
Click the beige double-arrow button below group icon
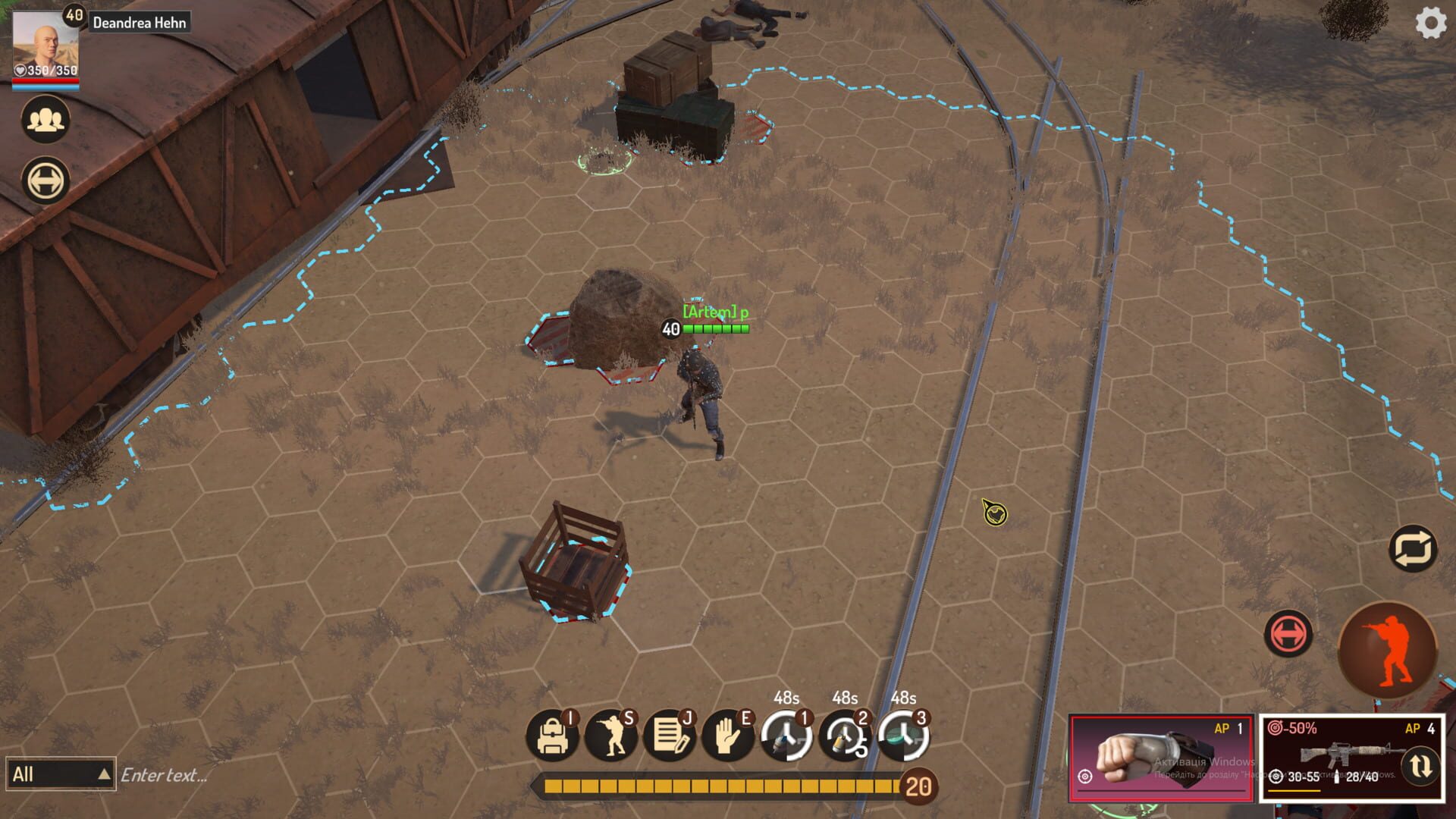(45, 181)
